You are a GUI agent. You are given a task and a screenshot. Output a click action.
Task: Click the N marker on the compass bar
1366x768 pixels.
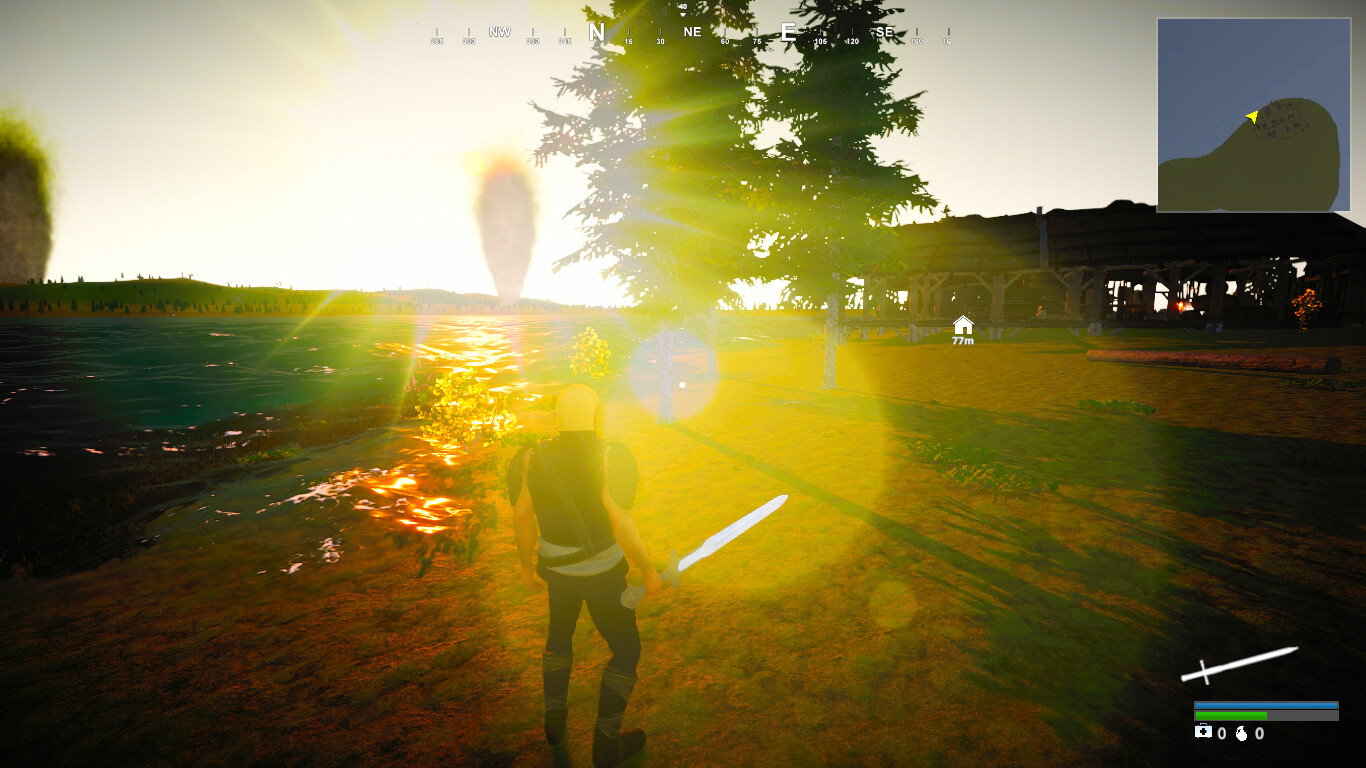(595, 30)
